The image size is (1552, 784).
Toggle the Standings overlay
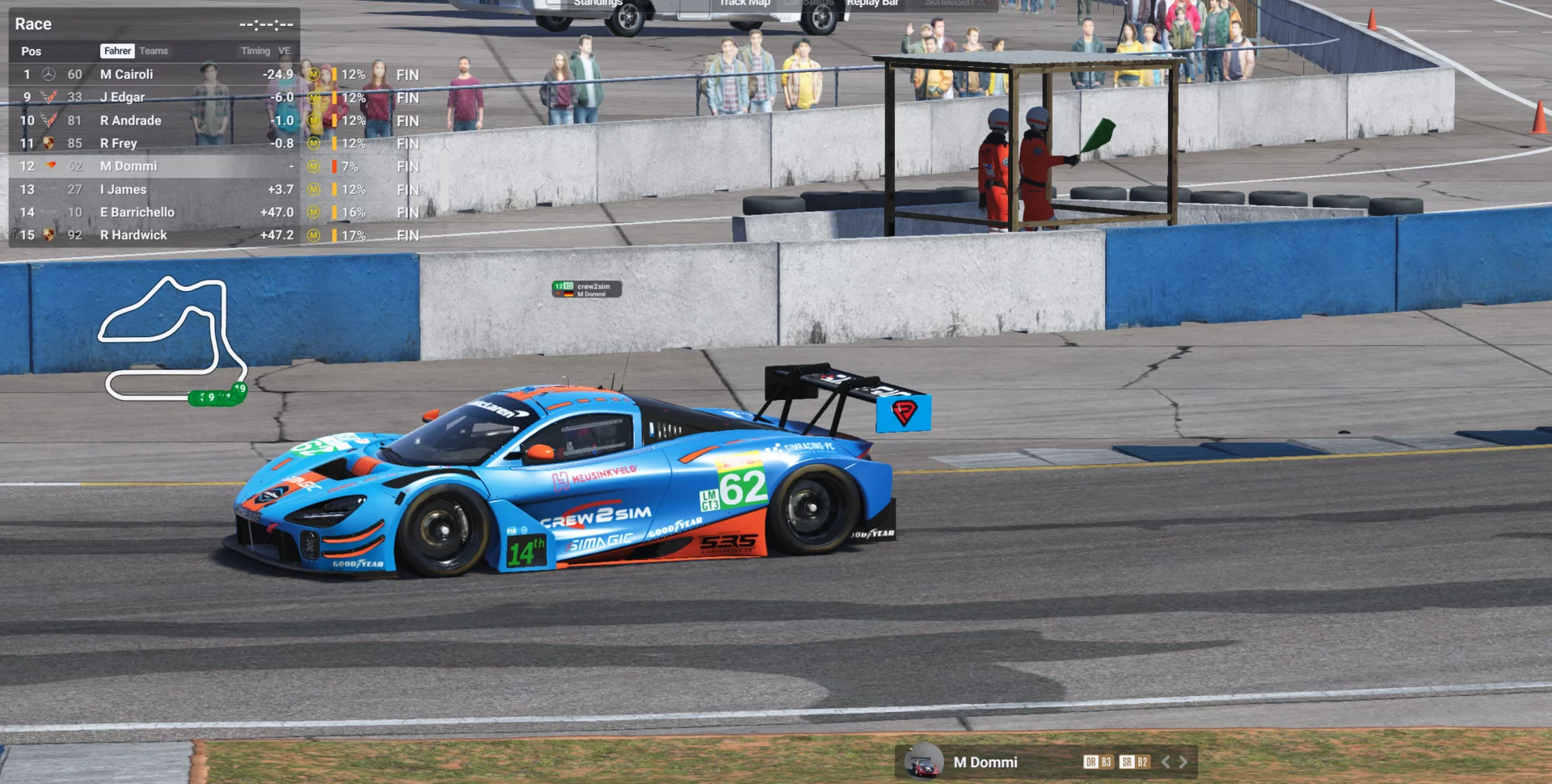pyautogui.click(x=597, y=3)
